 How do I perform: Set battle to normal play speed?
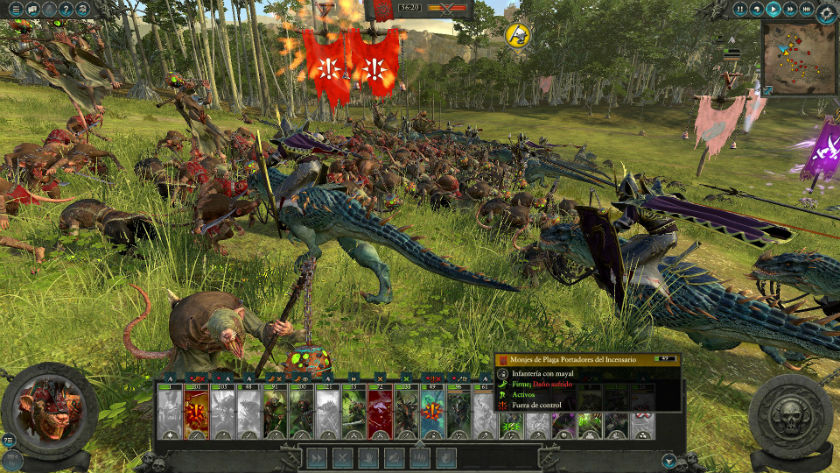coord(773,9)
